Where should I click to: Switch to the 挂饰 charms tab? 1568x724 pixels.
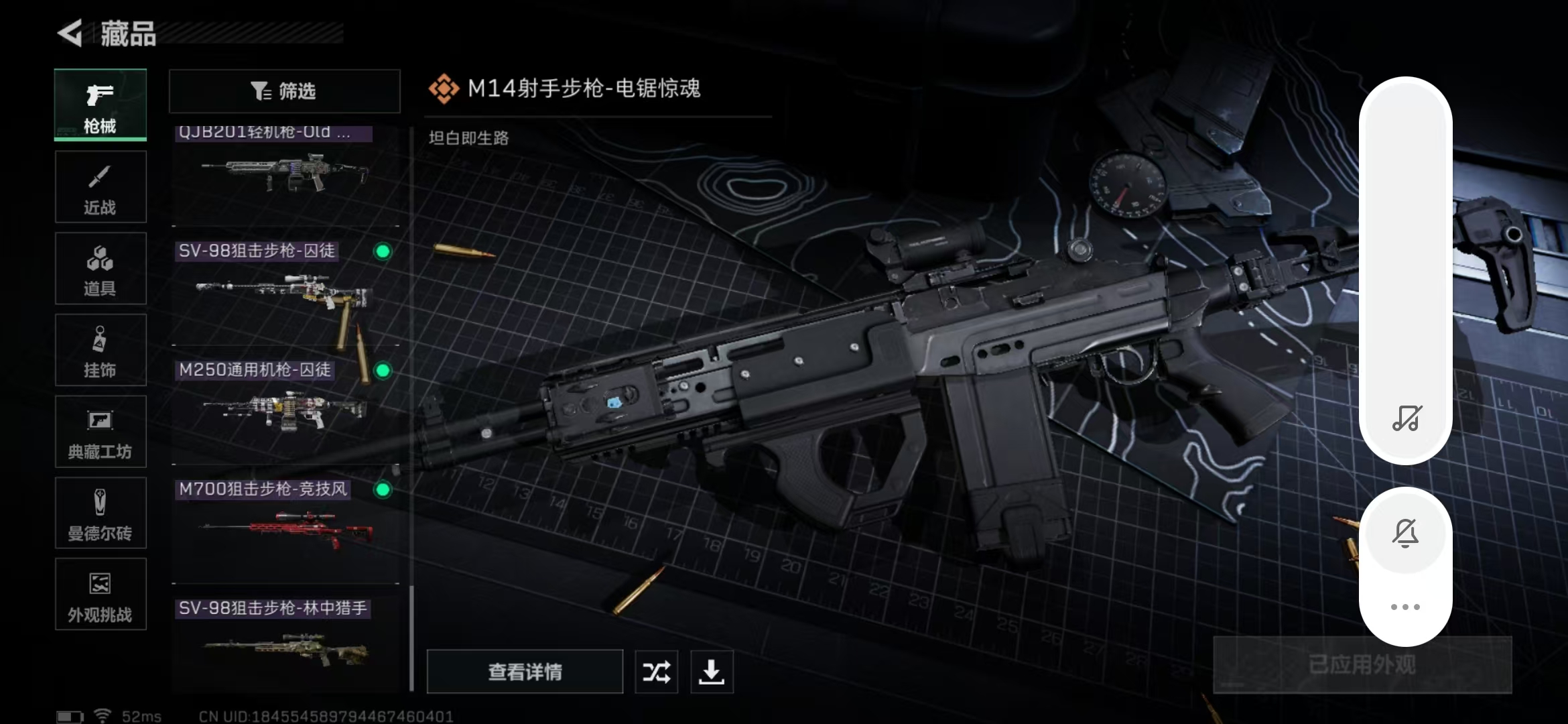tap(101, 351)
